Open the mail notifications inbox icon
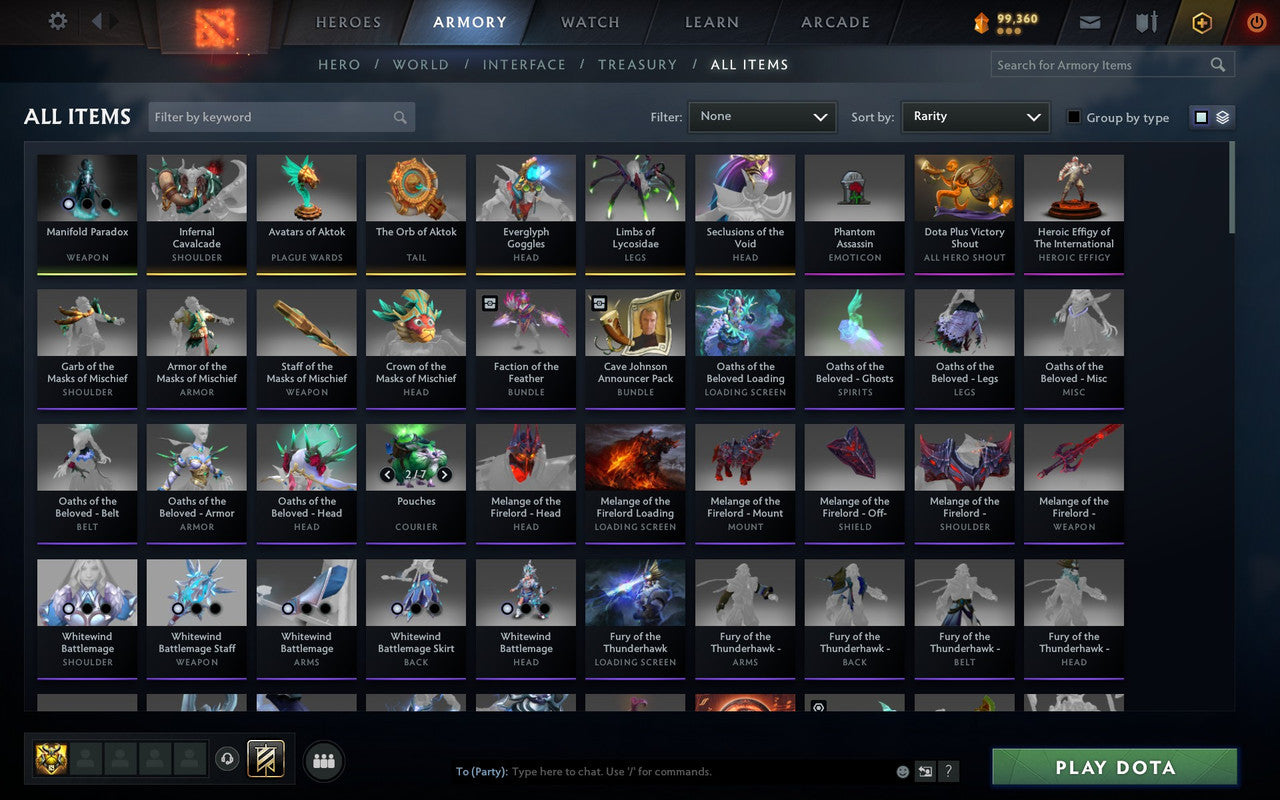This screenshot has height=800, width=1280. click(1089, 21)
